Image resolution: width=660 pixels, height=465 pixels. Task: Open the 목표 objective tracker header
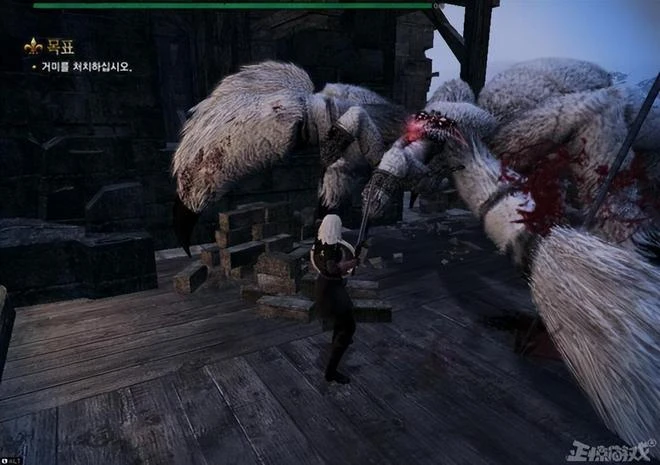(x=60, y=46)
